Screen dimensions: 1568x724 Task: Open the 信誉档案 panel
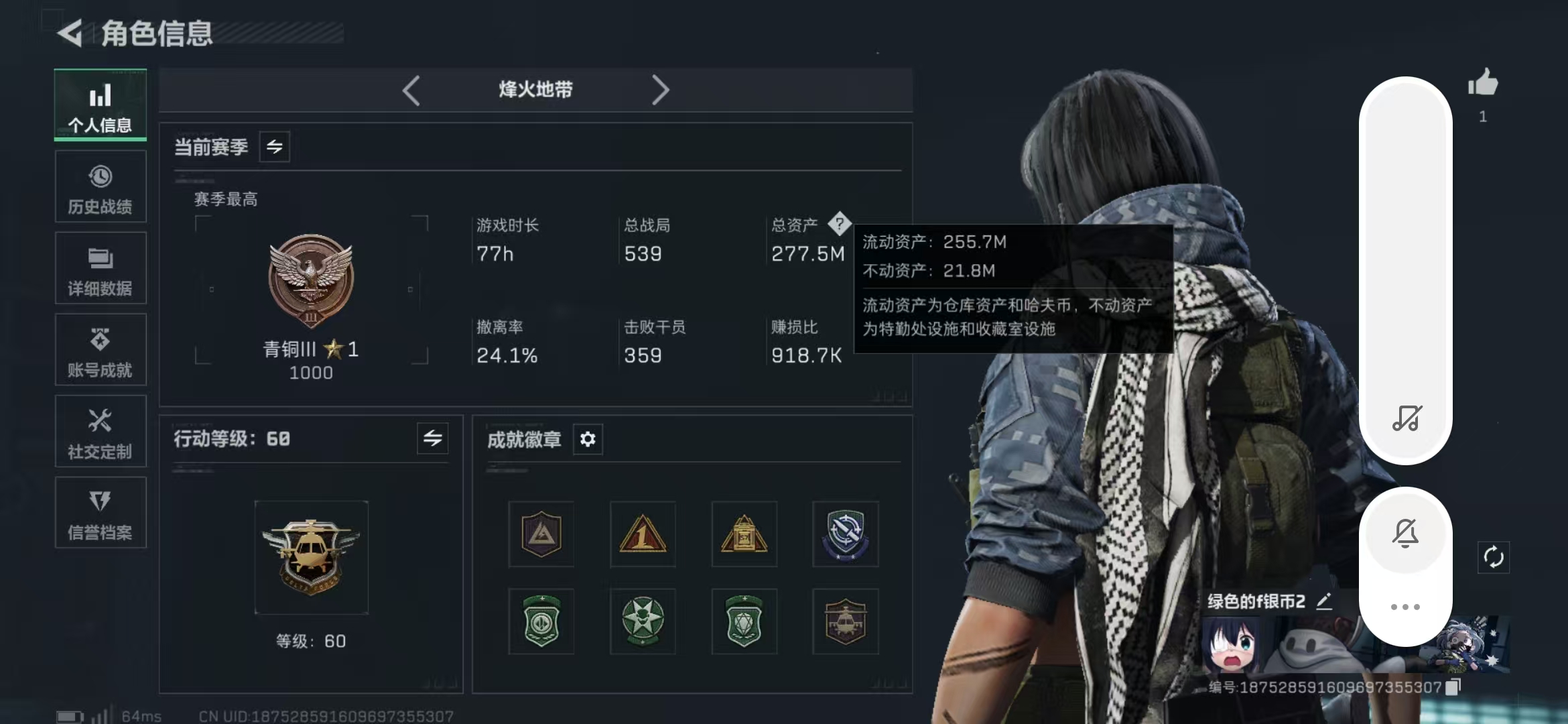point(100,513)
